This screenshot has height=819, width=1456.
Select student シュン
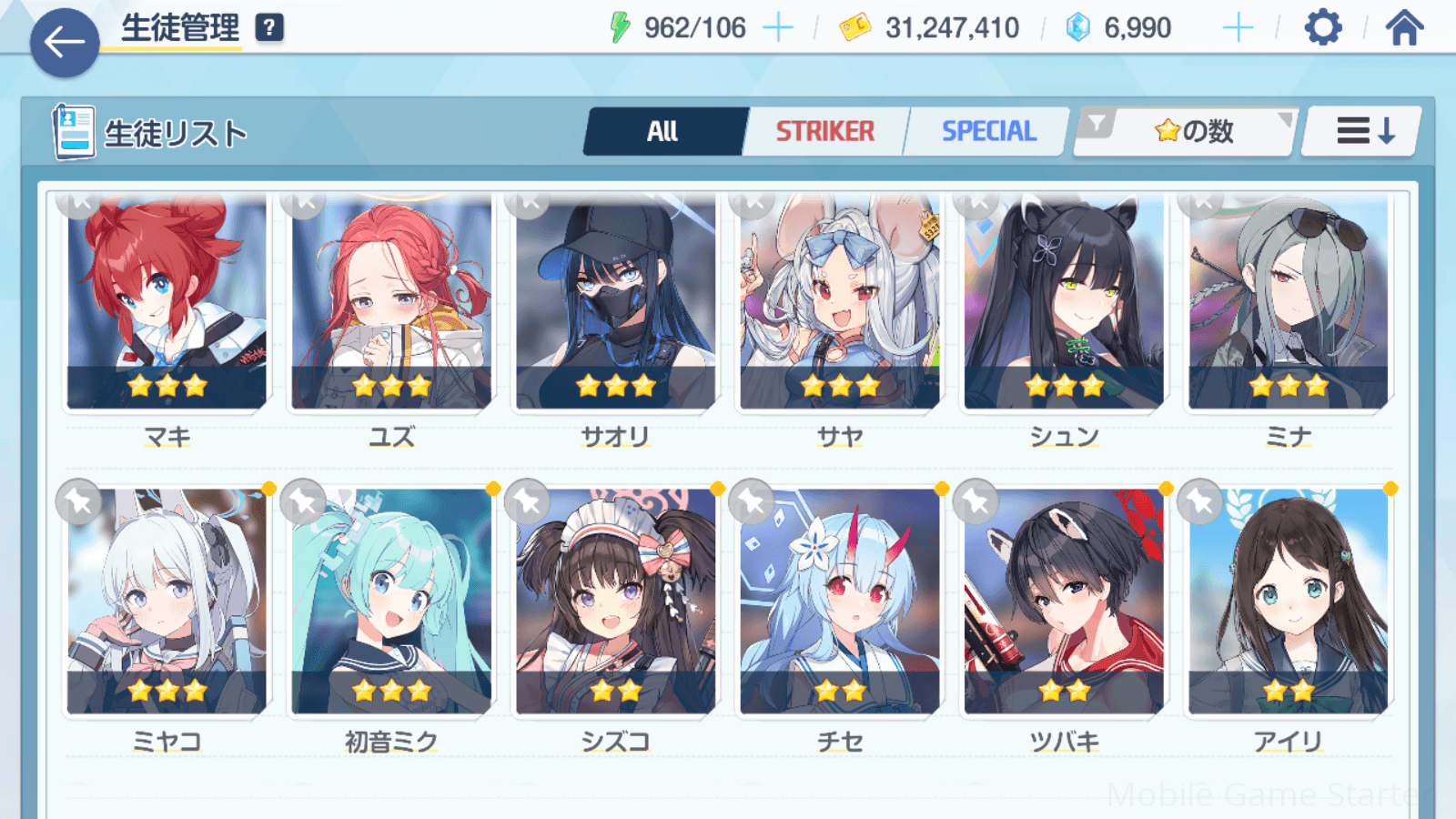pos(1064,305)
